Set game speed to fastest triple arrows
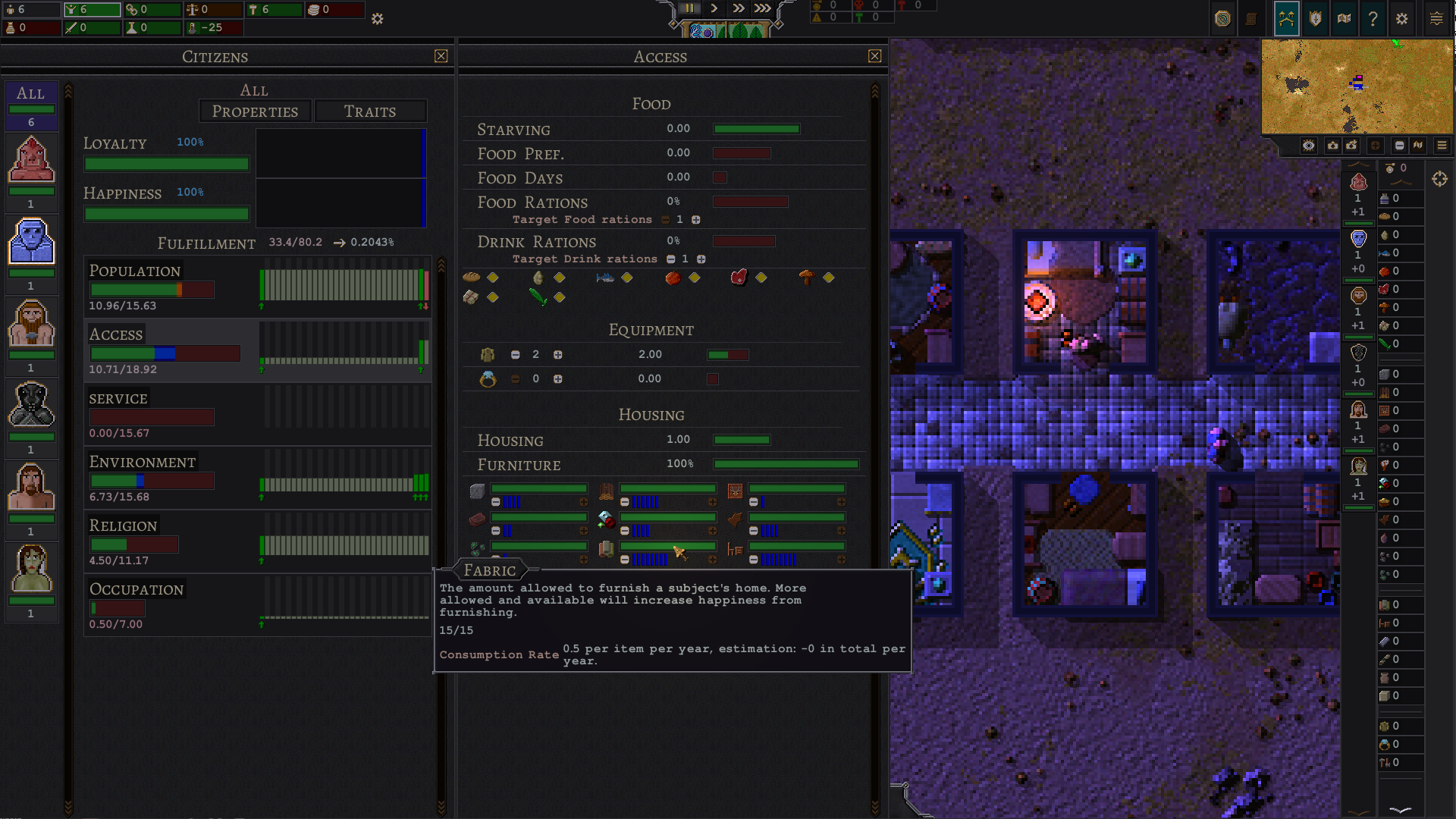This screenshot has height=819, width=1456. (x=762, y=8)
